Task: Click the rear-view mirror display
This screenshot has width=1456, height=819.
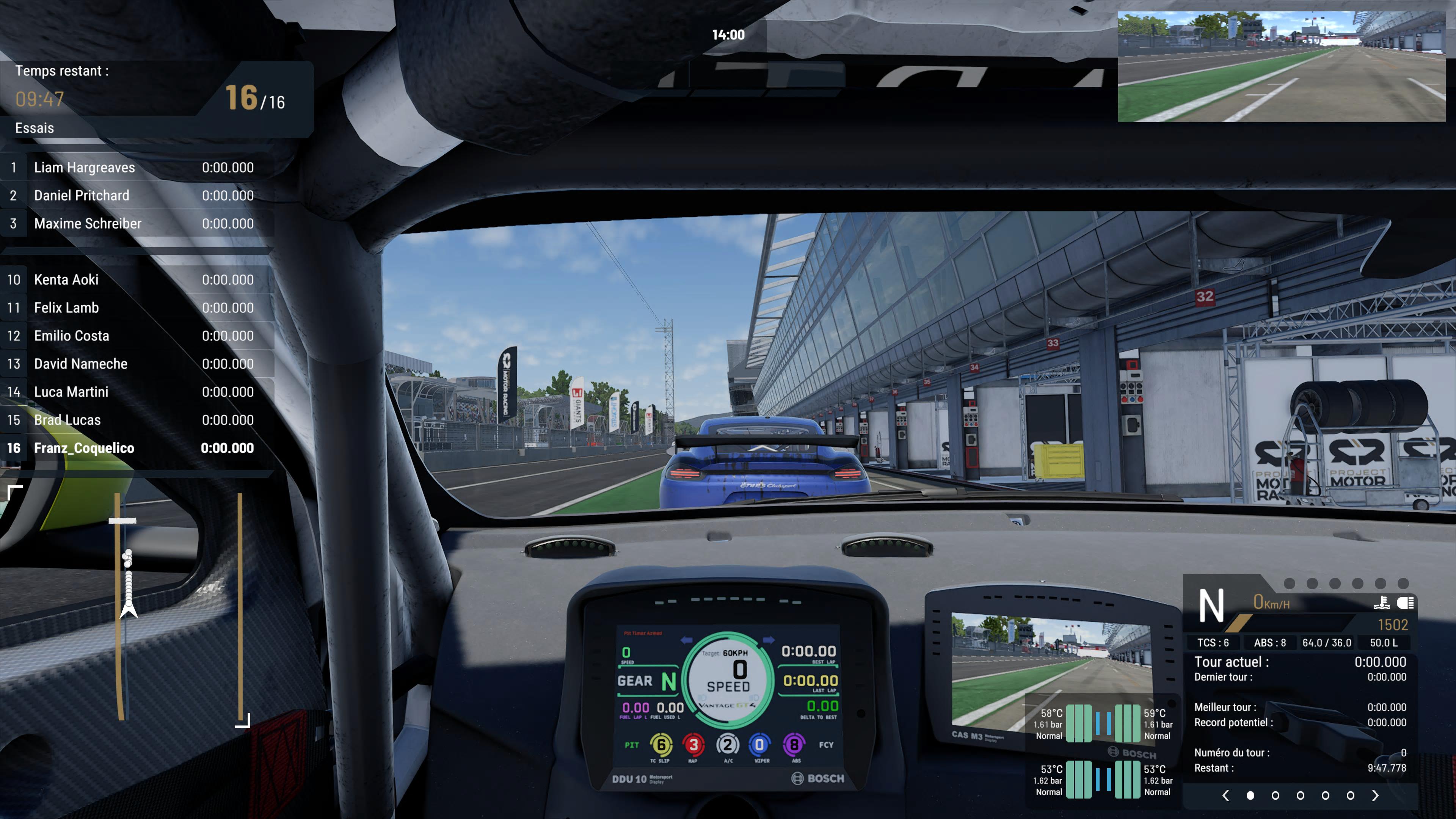Action: tap(1281, 67)
